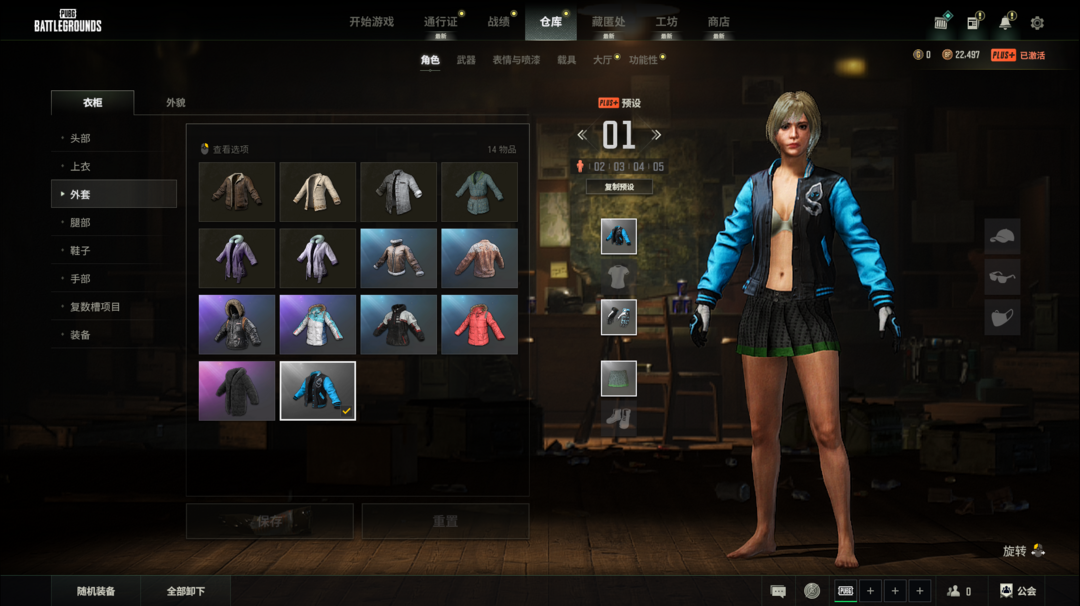Choose the 头部 category
This screenshot has width=1080, height=606.
pos(80,138)
